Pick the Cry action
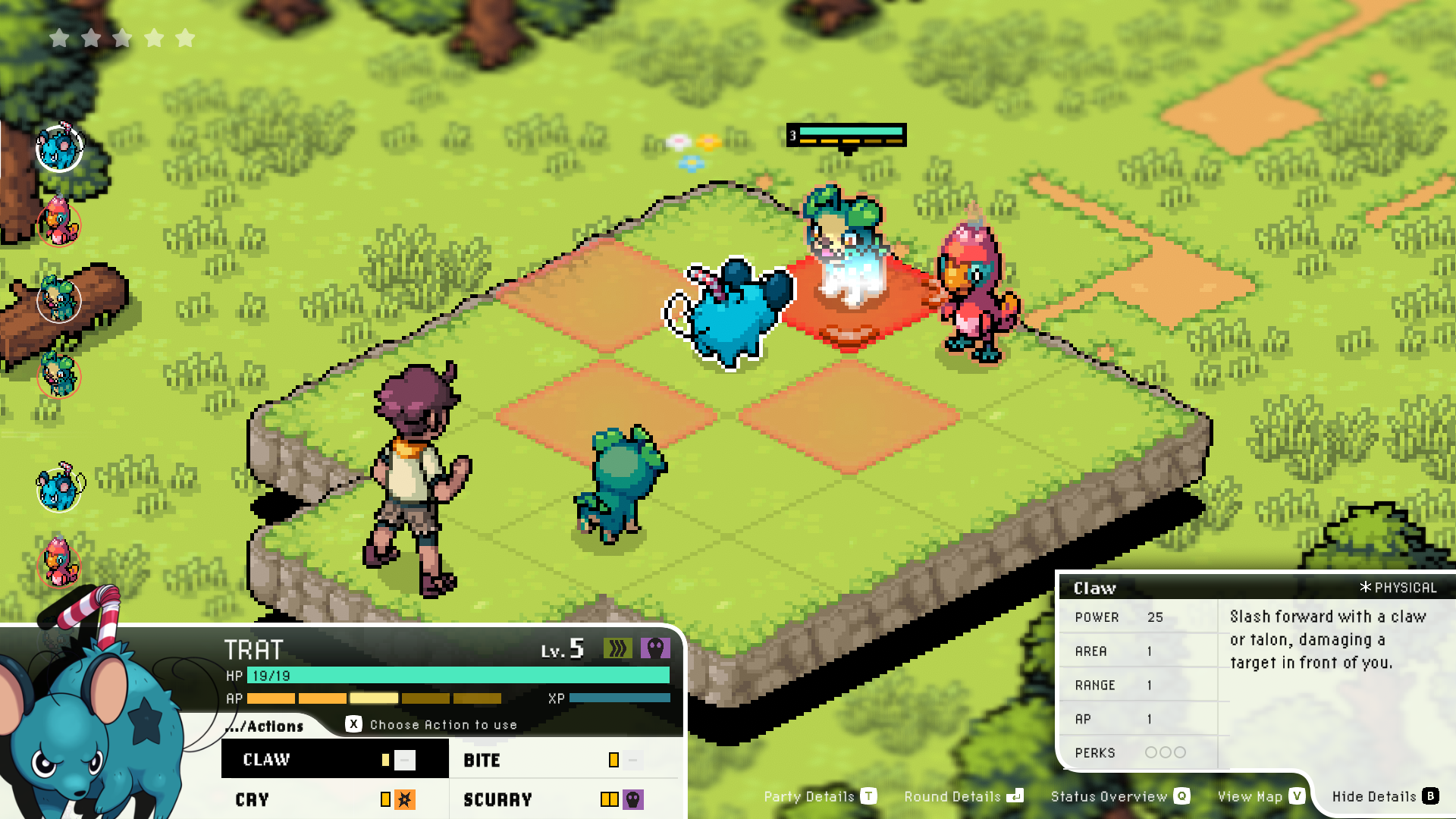 click(334, 799)
